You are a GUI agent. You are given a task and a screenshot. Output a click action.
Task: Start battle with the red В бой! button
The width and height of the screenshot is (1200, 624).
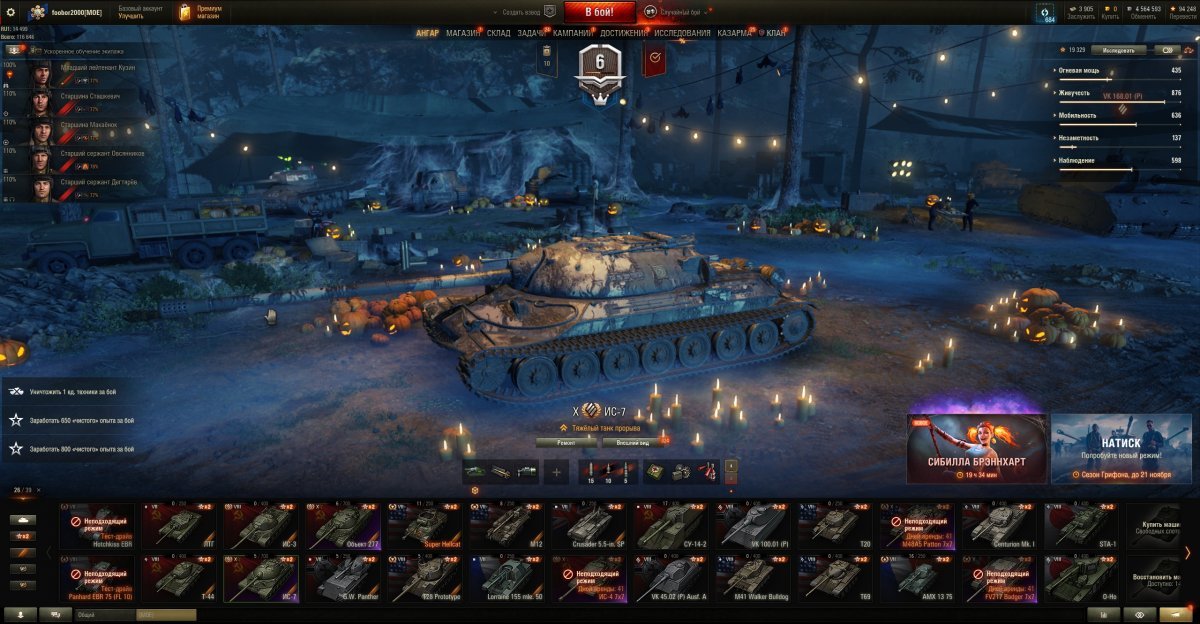599,12
